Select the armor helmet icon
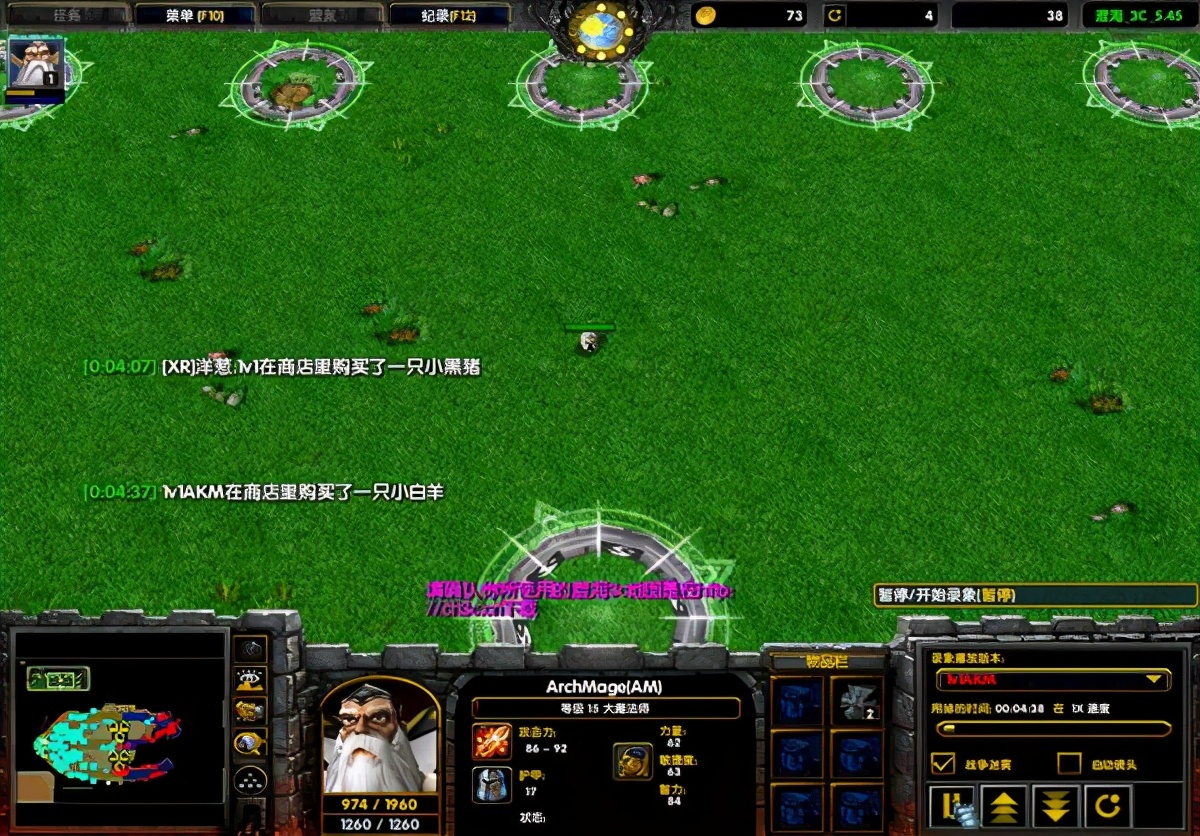 click(491, 785)
